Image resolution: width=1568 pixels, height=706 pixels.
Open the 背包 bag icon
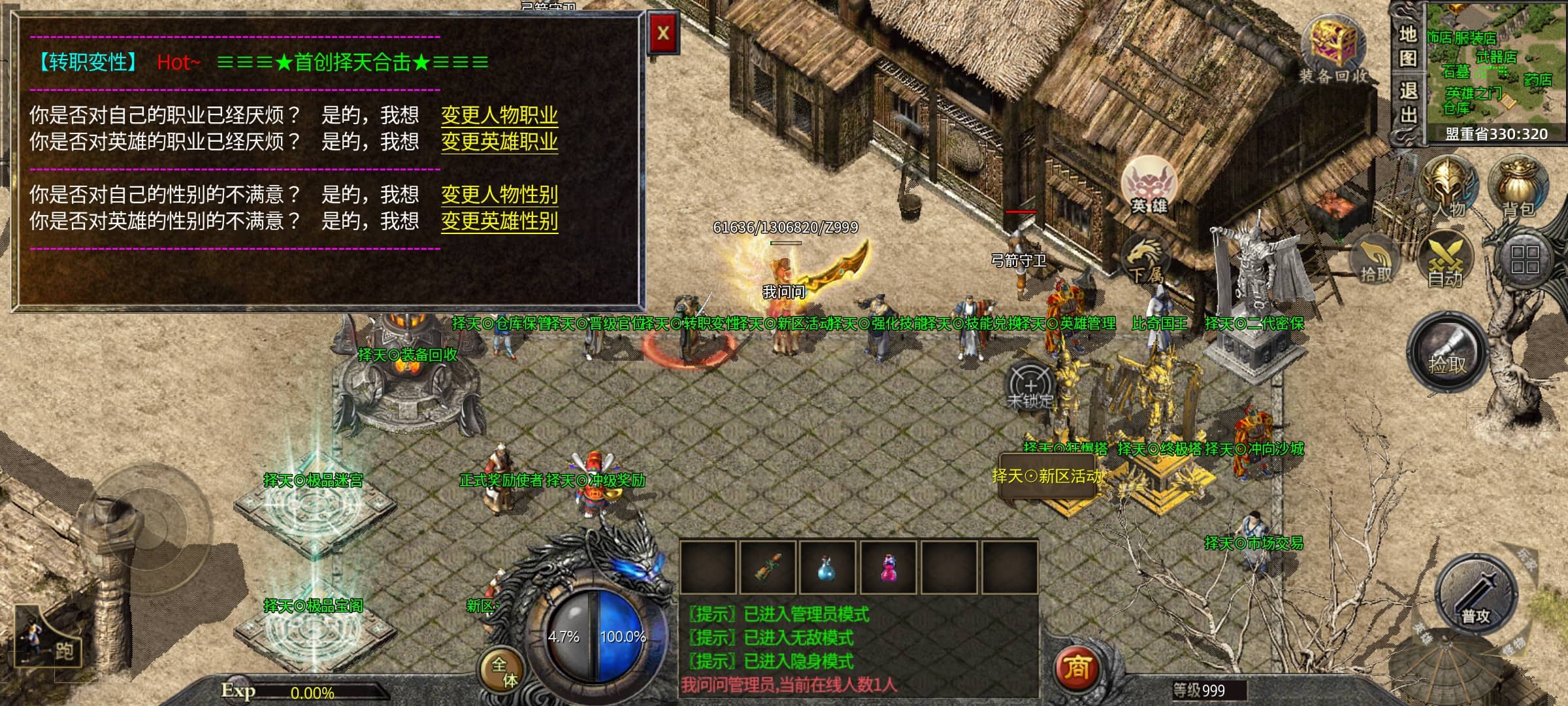pyautogui.click(x=1518, y=188)
